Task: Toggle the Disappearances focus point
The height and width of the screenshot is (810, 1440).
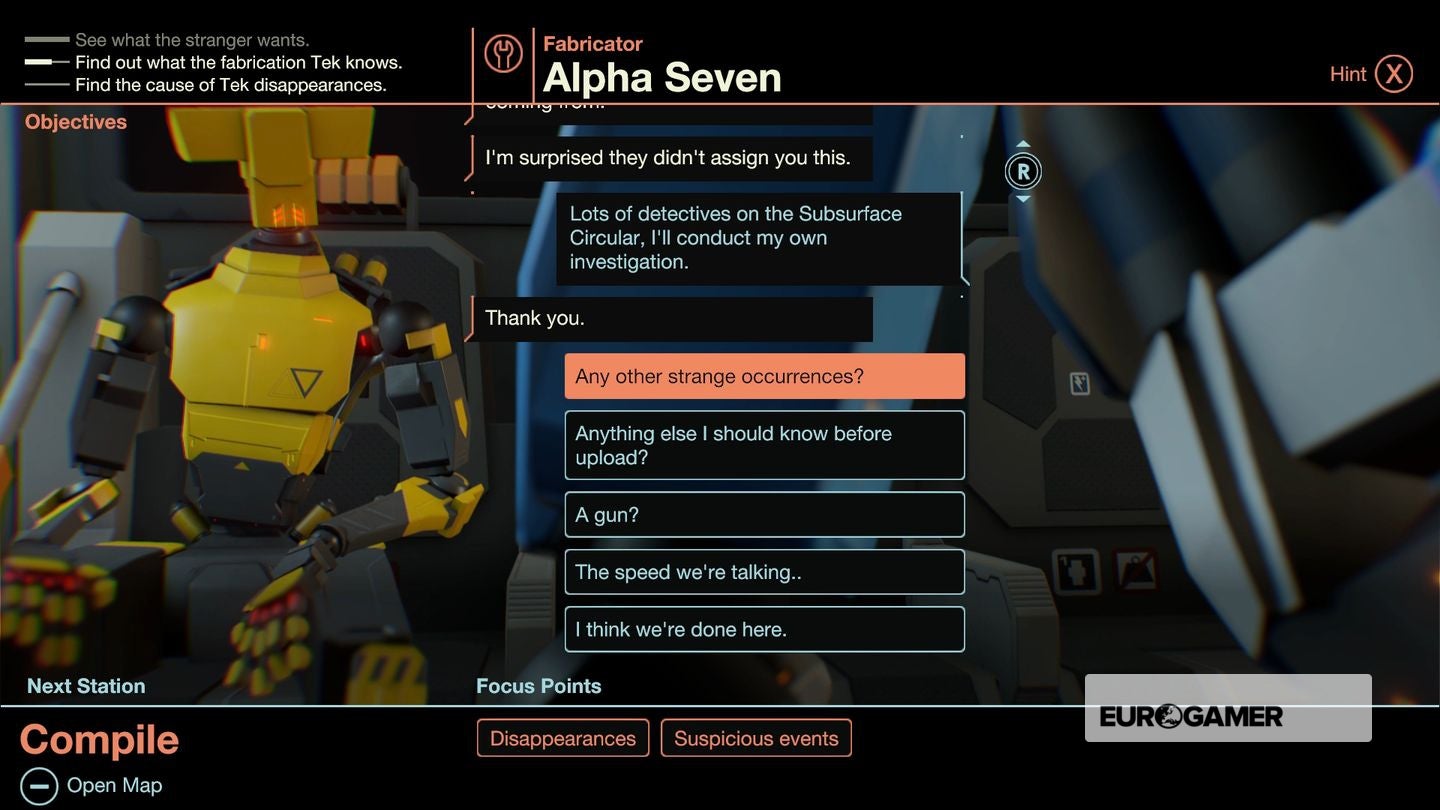Action: tap(562, 737)
